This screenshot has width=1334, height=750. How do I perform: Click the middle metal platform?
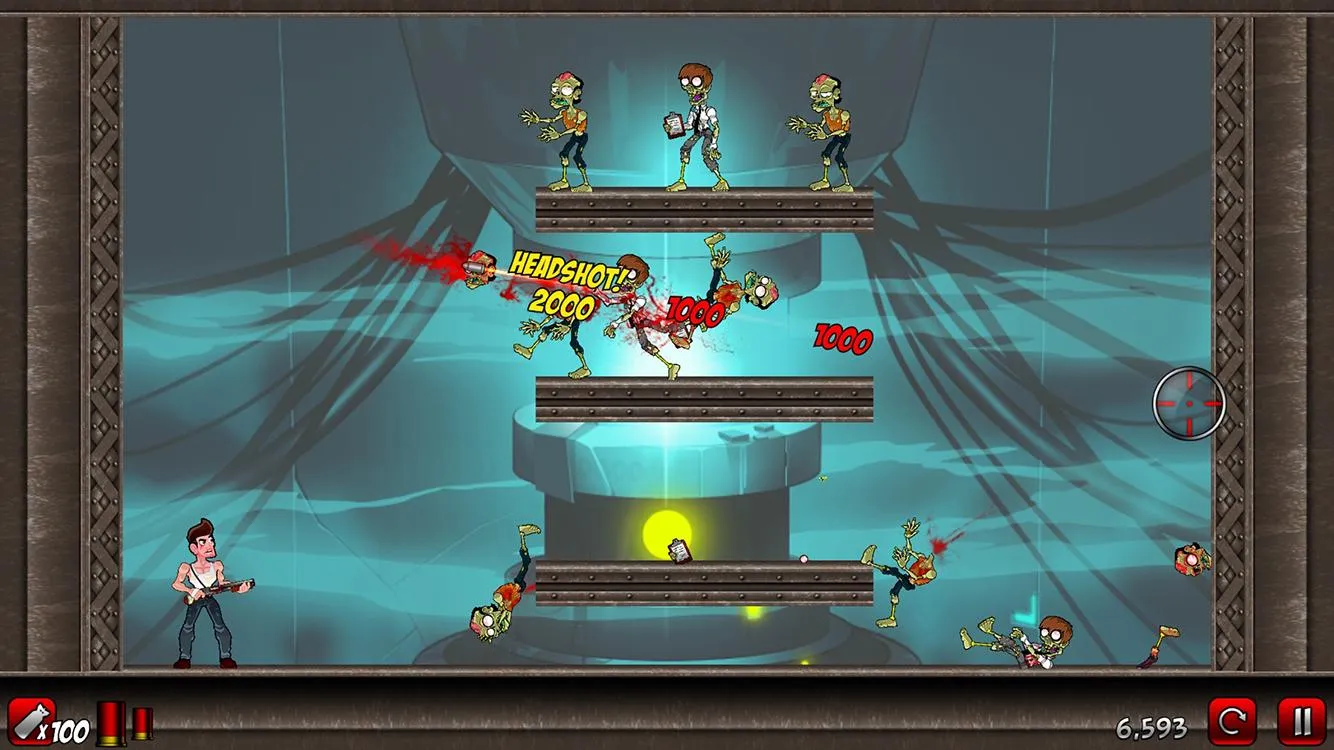[x=705, y=395]
